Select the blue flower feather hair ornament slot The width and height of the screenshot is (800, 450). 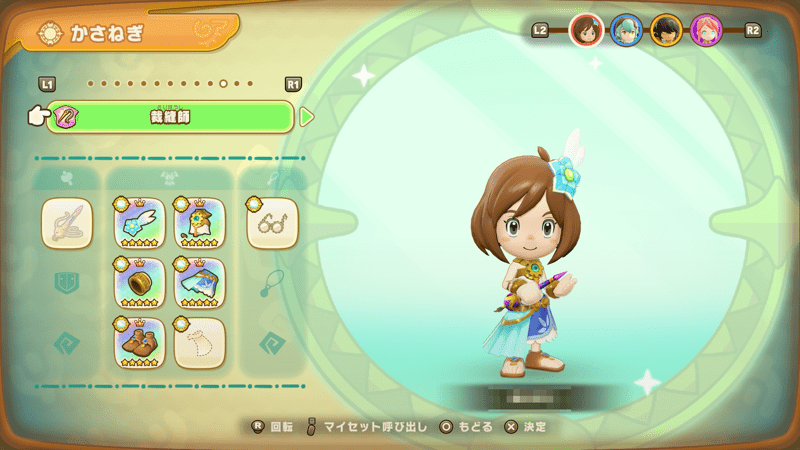tap(139, 223)
